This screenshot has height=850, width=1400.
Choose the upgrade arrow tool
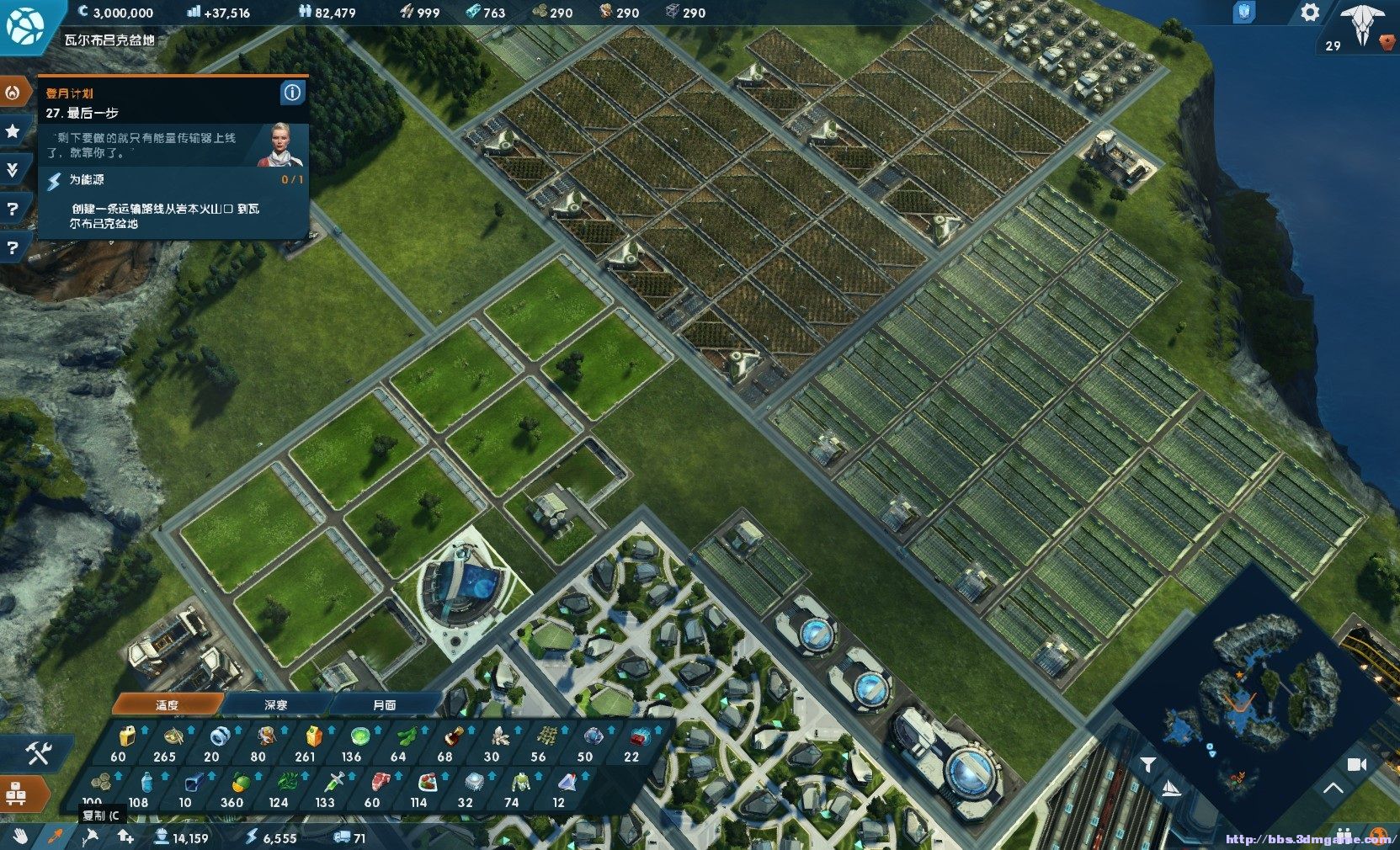[x=125, y=837]
